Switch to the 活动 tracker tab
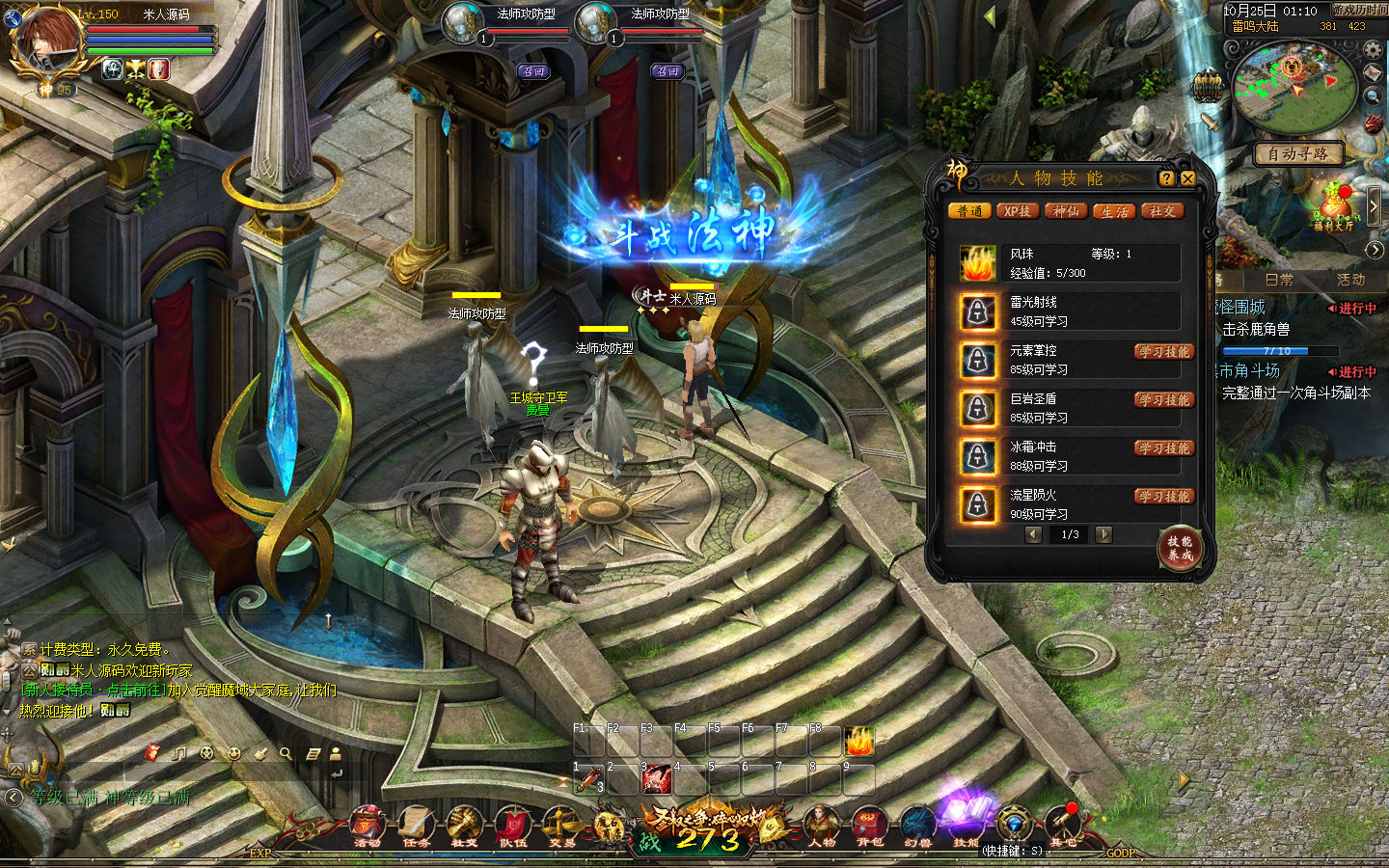 (x=1350, y=280)
